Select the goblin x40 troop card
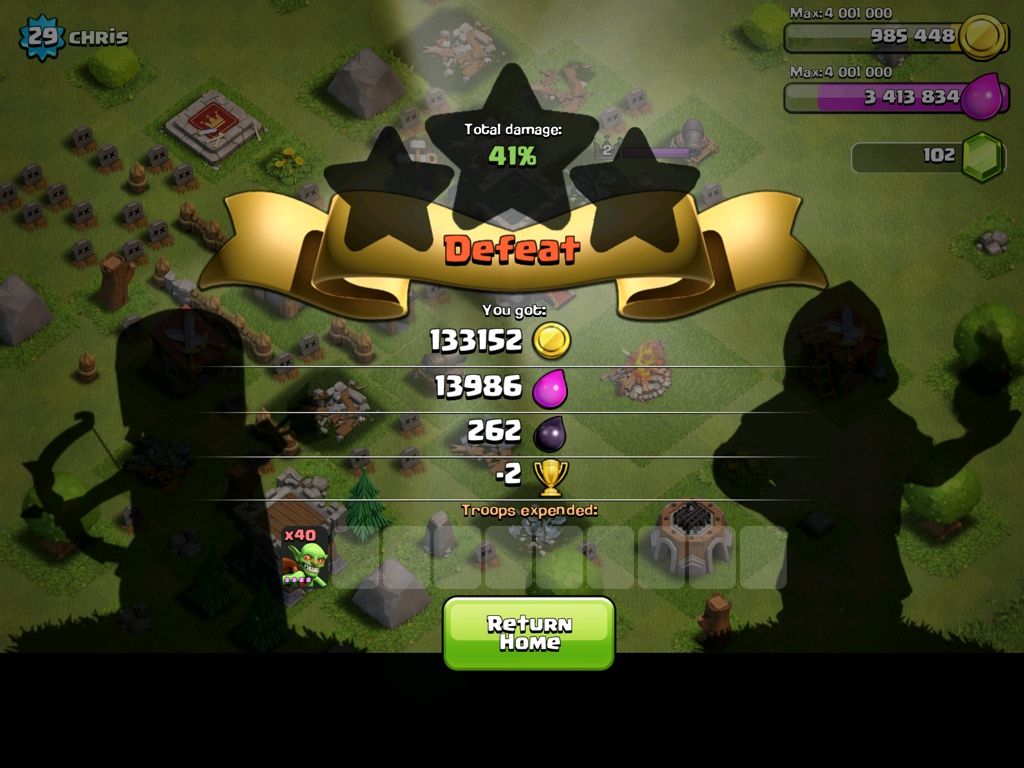The height and width of the screenshot is (768, 1024). pos(305,557)
